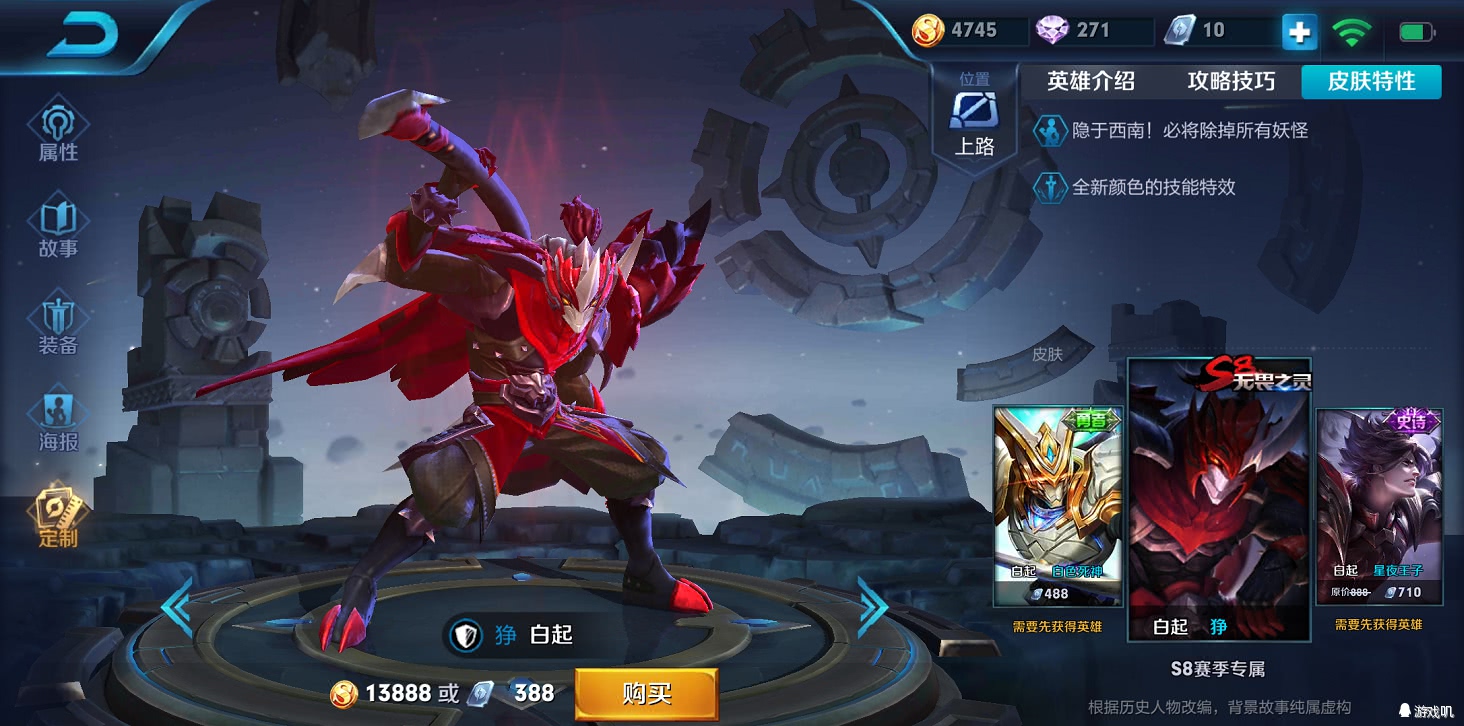Image resolution: width=1464 pixels, height=726 pixels.
Task: Open the 定制 customization menu
Action: pyautogui.click(x=58, y=518)
